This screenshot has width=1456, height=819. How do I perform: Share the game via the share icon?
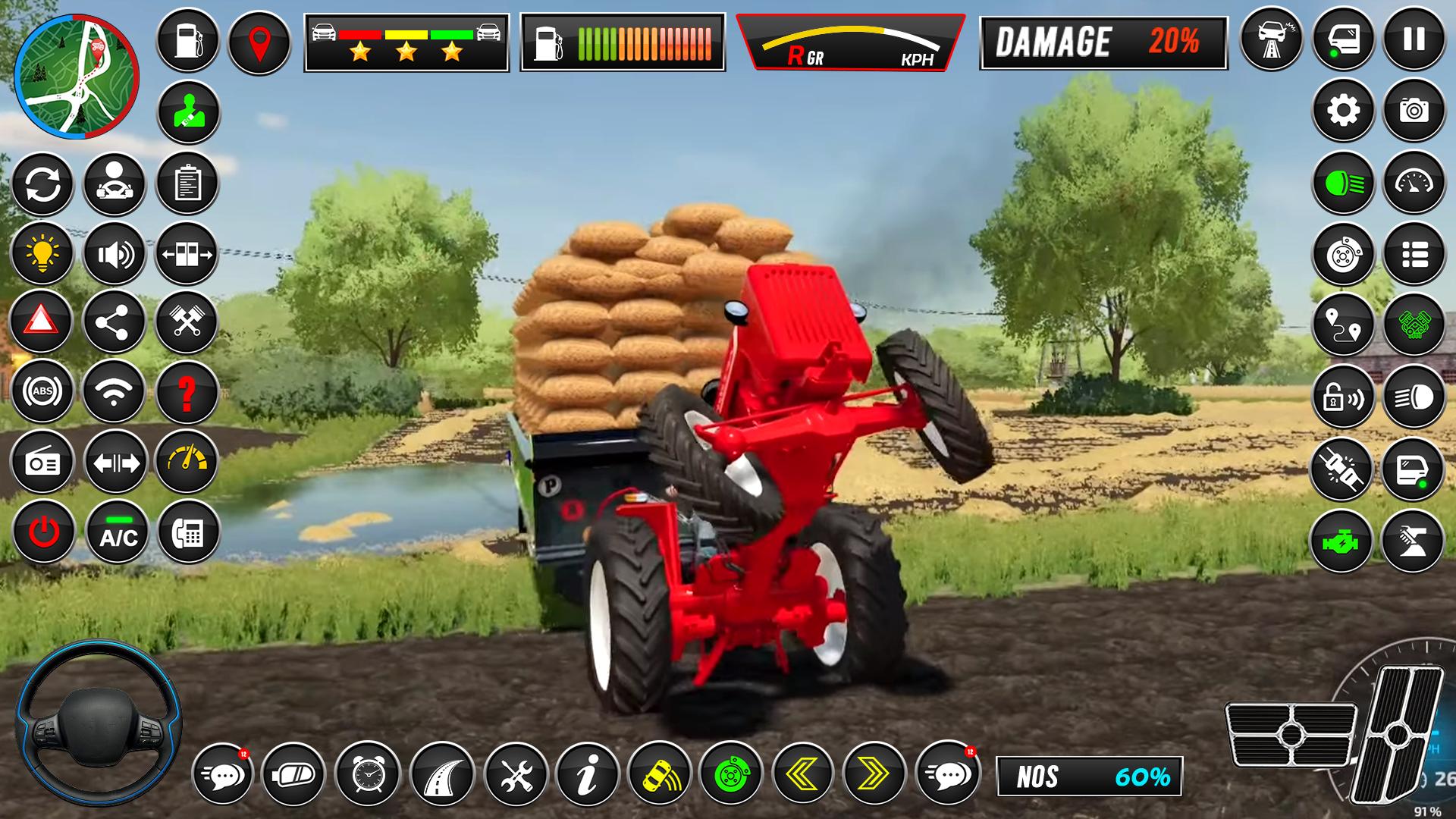point(115,322)
